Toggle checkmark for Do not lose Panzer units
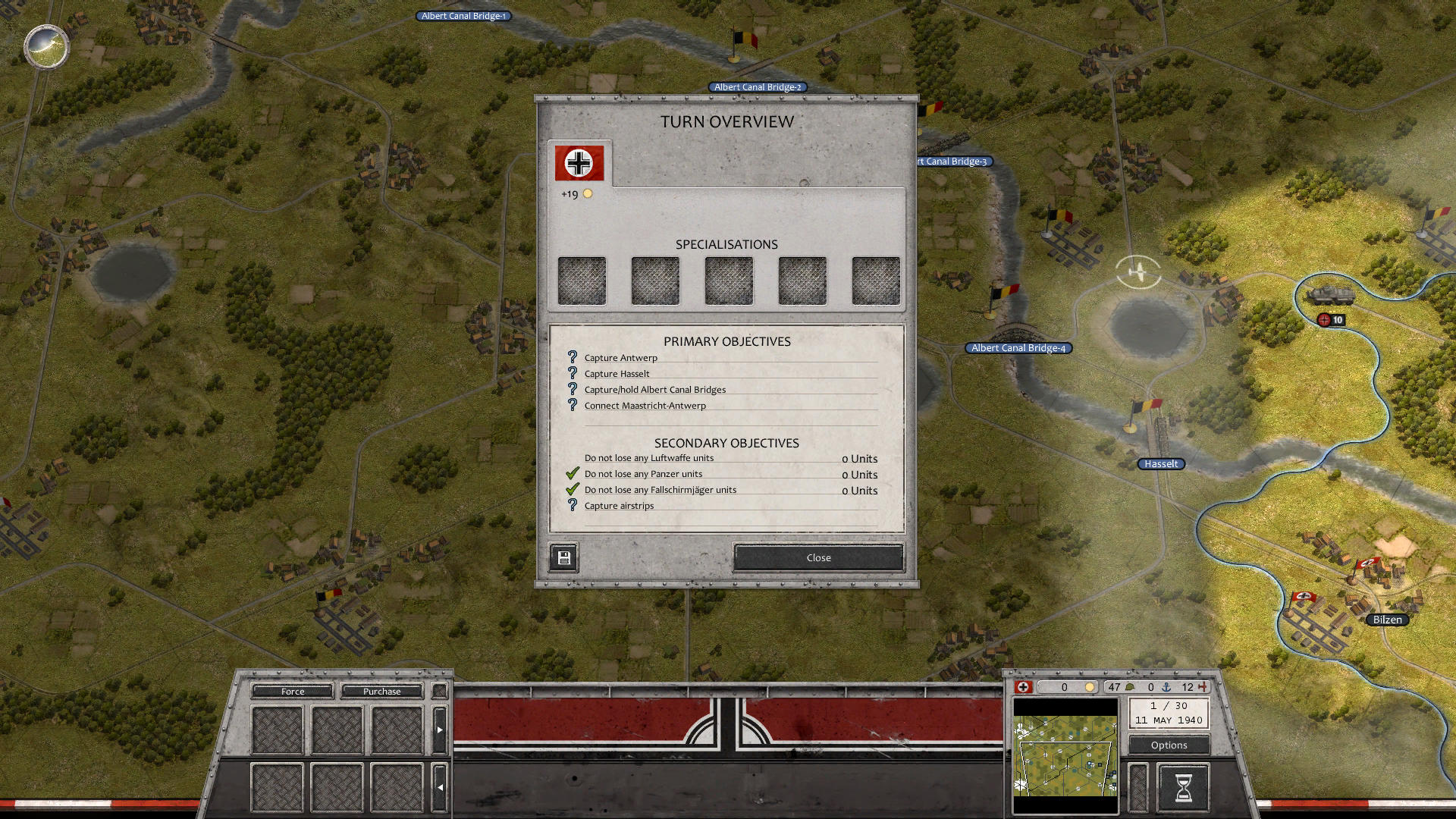 tap(572, 472)
